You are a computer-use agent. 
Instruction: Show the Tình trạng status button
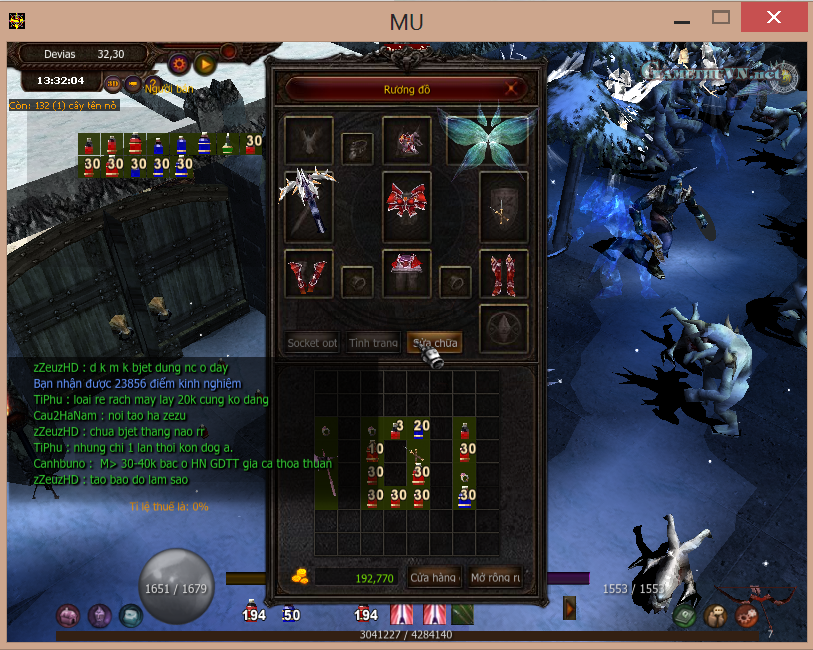tap(373, 343)
